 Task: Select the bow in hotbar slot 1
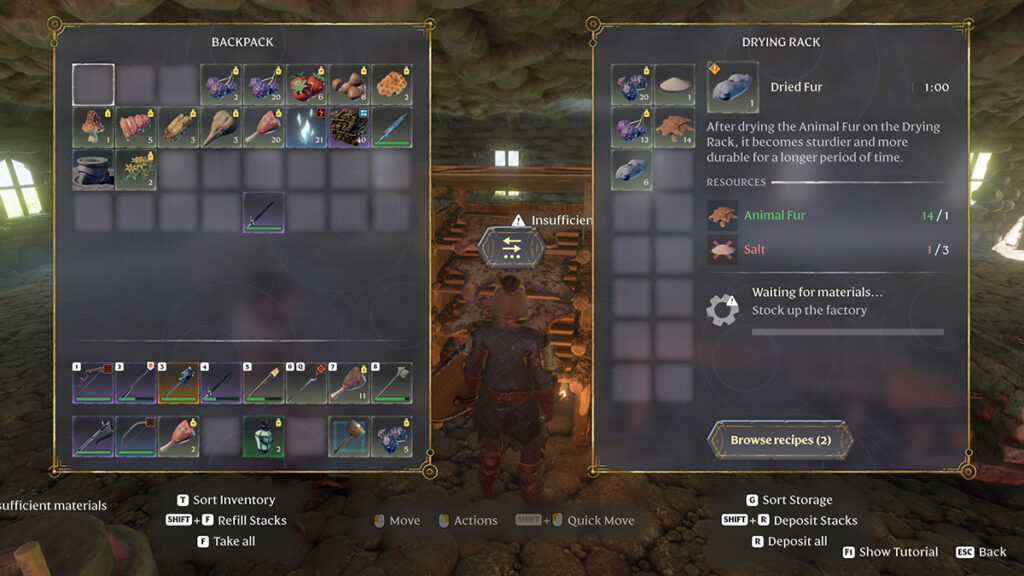[x=94, y=383]
